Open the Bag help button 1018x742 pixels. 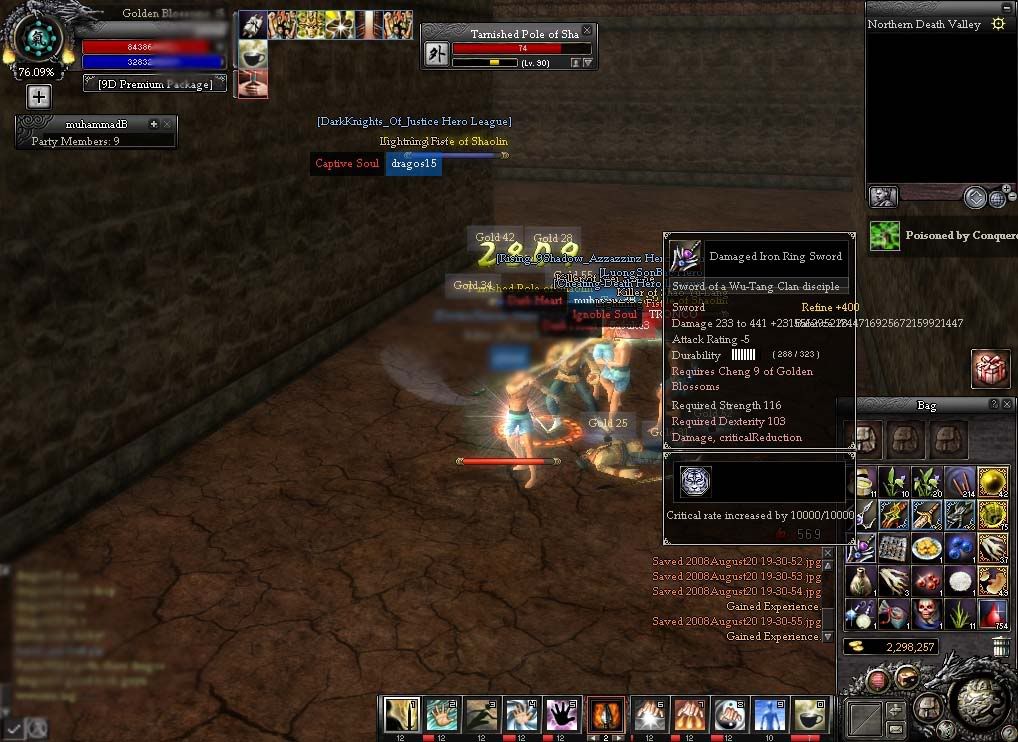click(994, 404)
